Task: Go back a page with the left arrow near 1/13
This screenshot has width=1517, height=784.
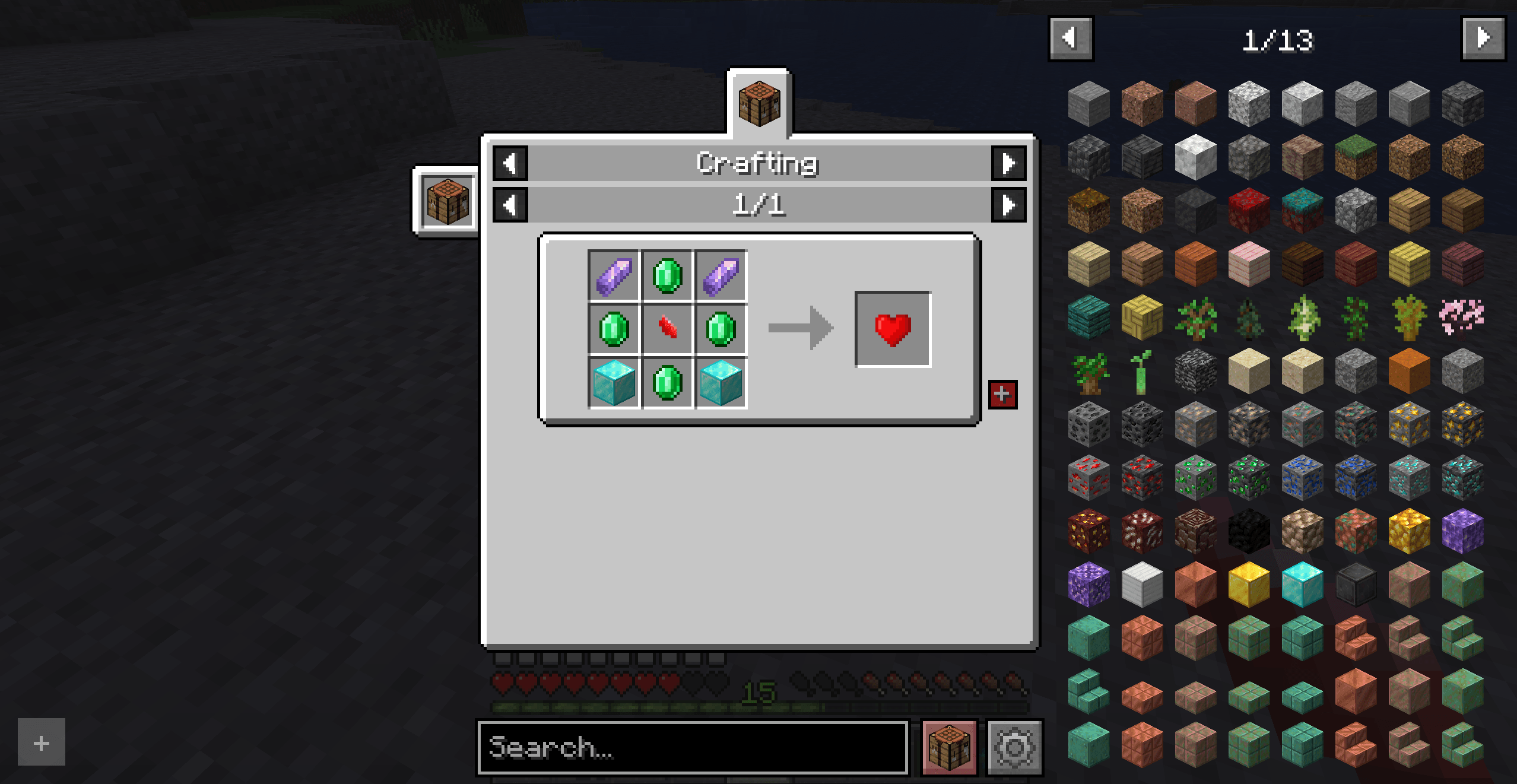Action: (1071, 39)
